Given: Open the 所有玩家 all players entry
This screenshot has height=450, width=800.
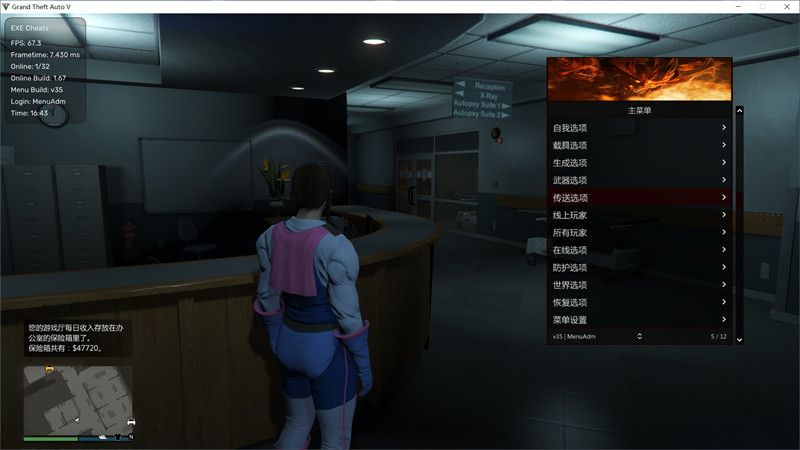Looking at the screenshot, I should 639,233.
